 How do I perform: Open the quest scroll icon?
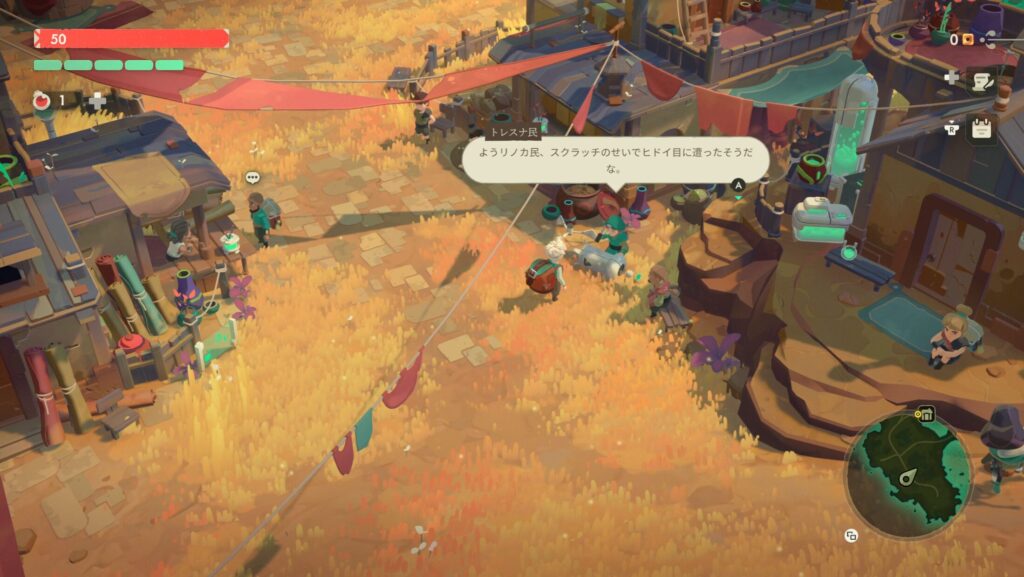(982, 81)
